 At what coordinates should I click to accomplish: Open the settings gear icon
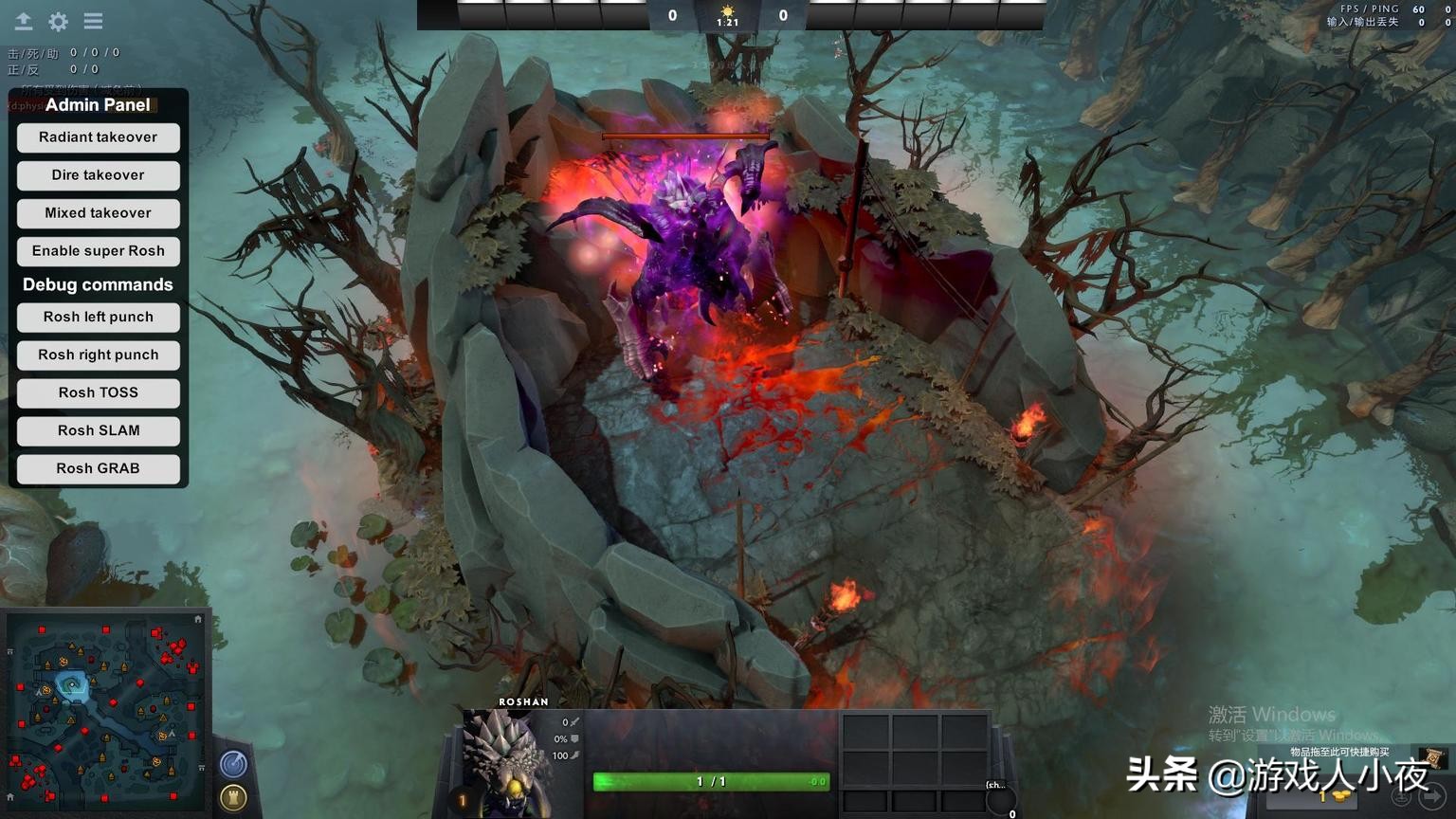tap(57, 21)
